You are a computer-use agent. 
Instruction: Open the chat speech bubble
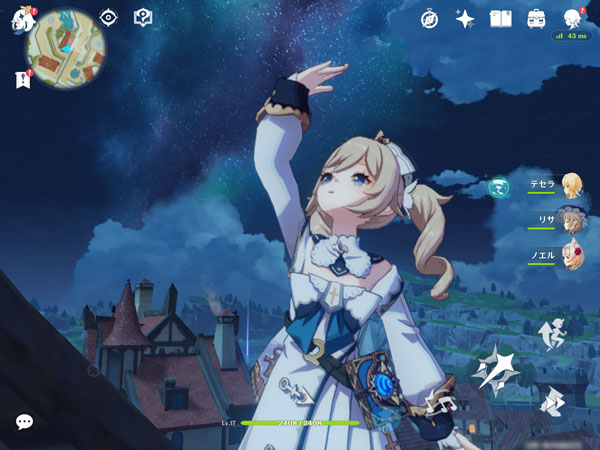tap(24, 422)
